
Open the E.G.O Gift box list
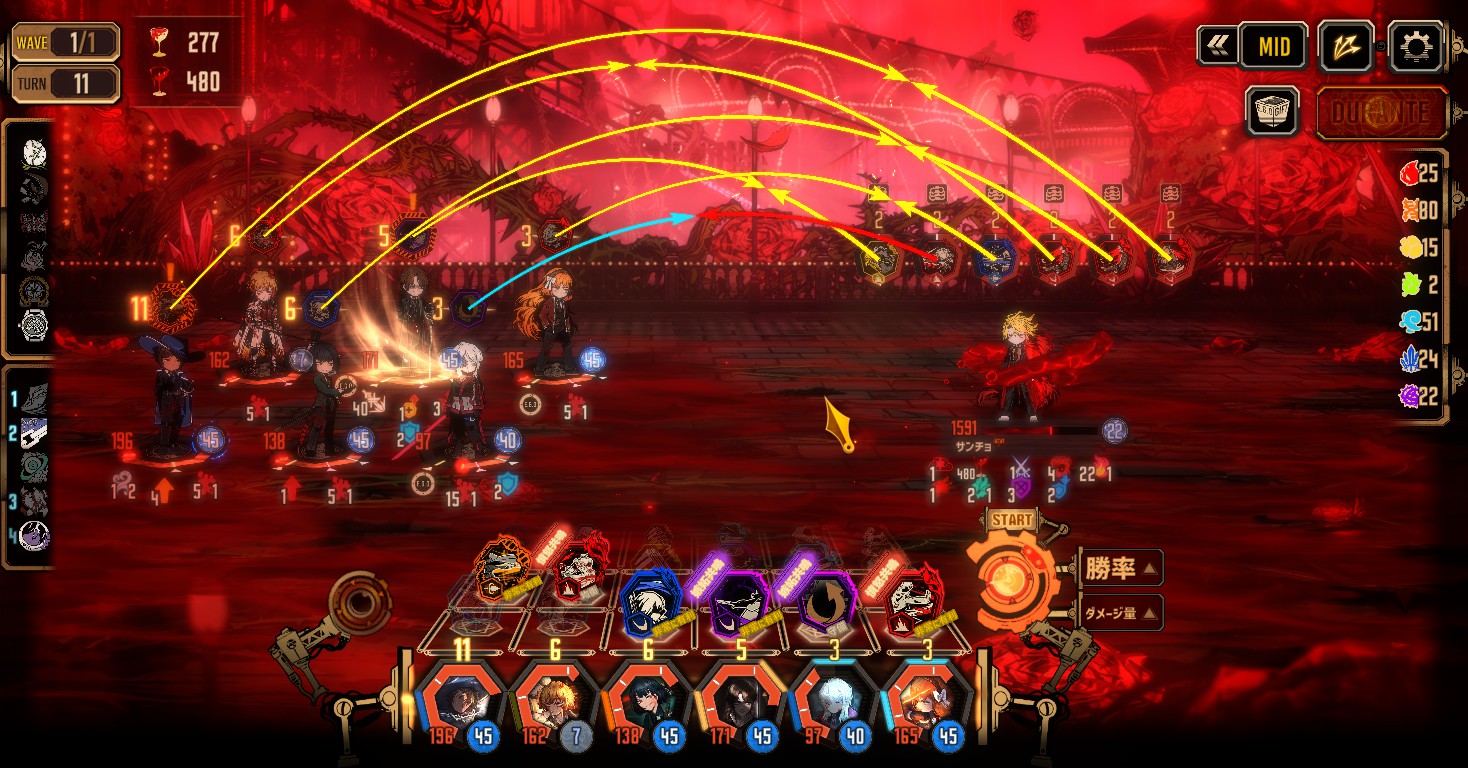click(x=1272, y=110)
